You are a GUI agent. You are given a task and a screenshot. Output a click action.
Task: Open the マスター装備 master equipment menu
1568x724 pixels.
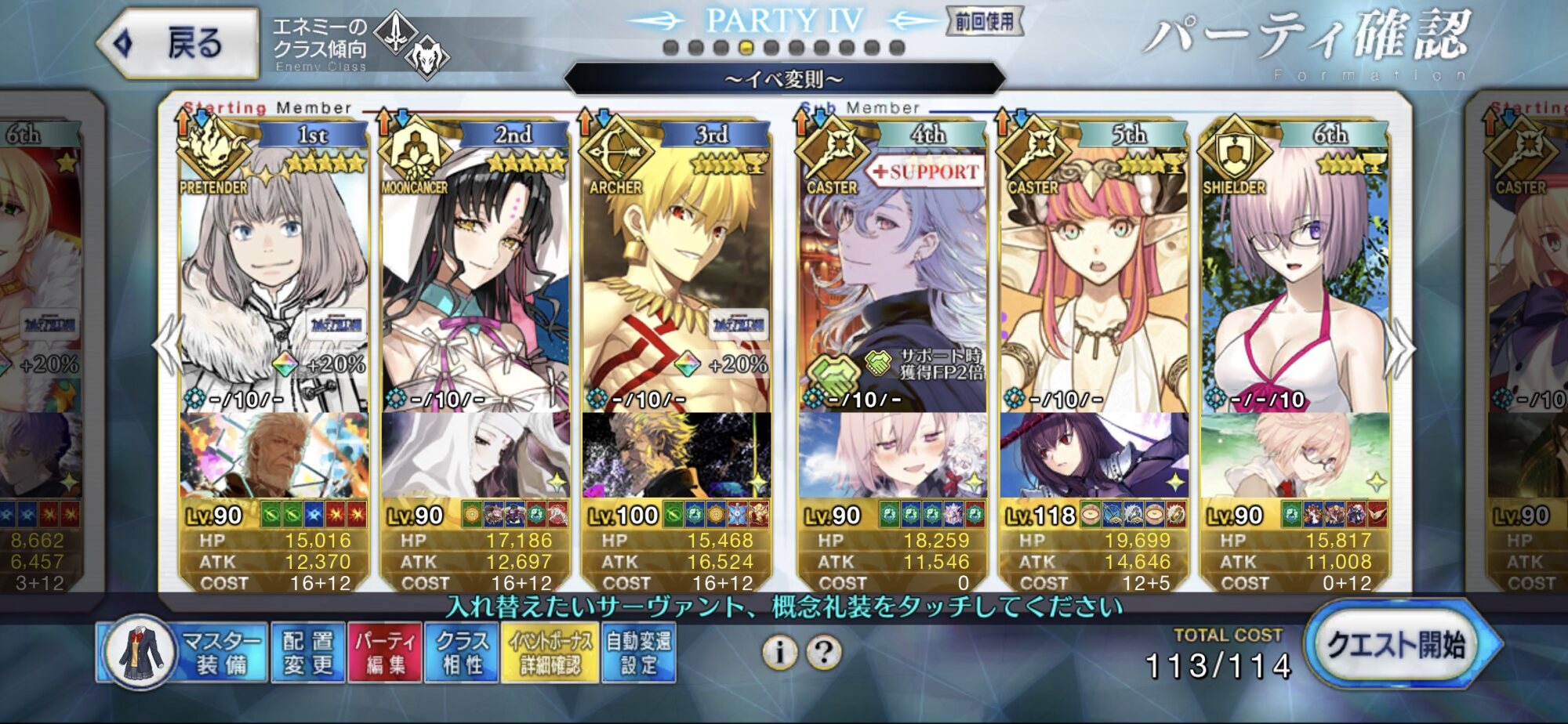[x=182, y=653]
